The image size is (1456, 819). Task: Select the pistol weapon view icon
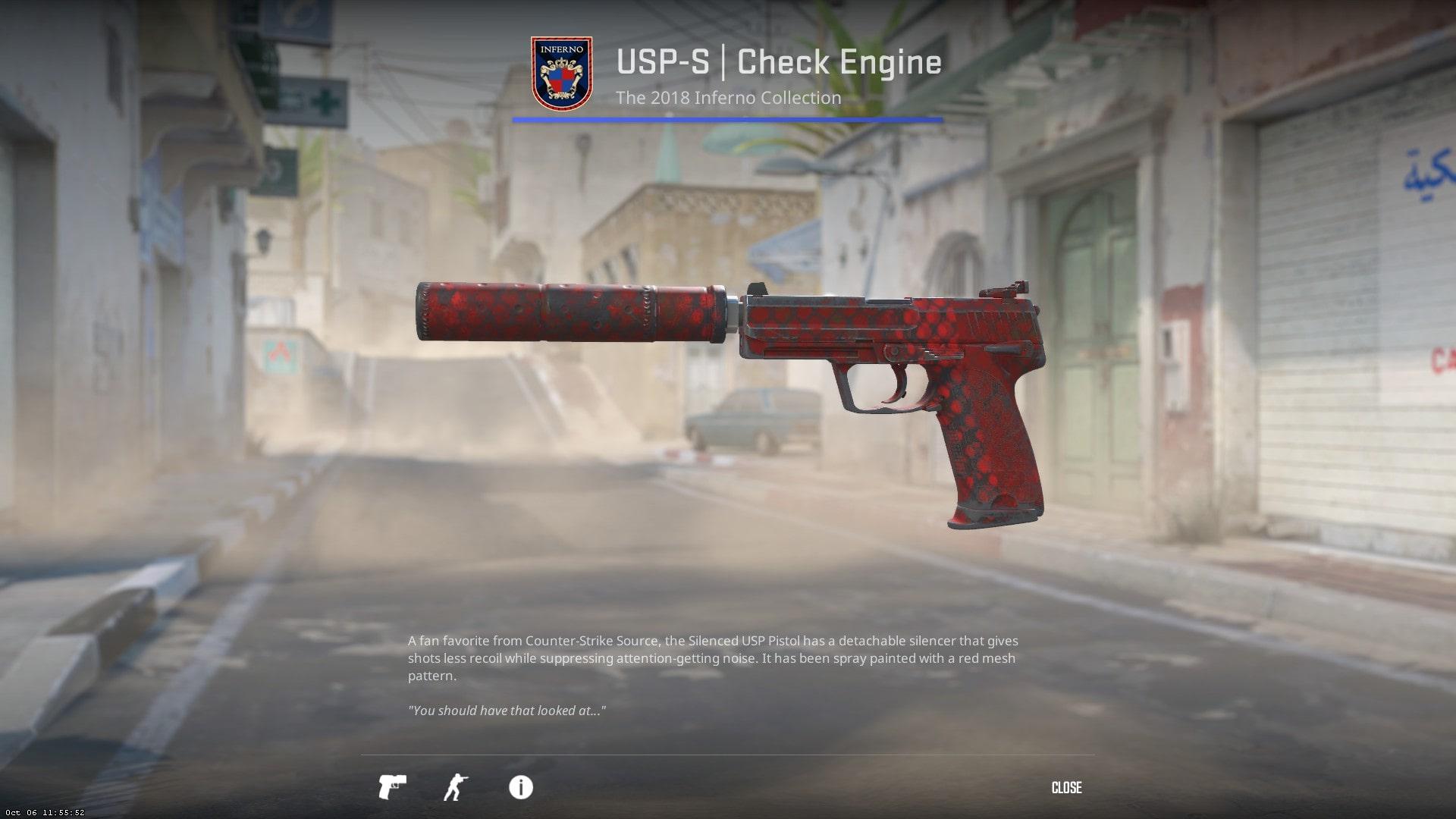tap(392, 787)
